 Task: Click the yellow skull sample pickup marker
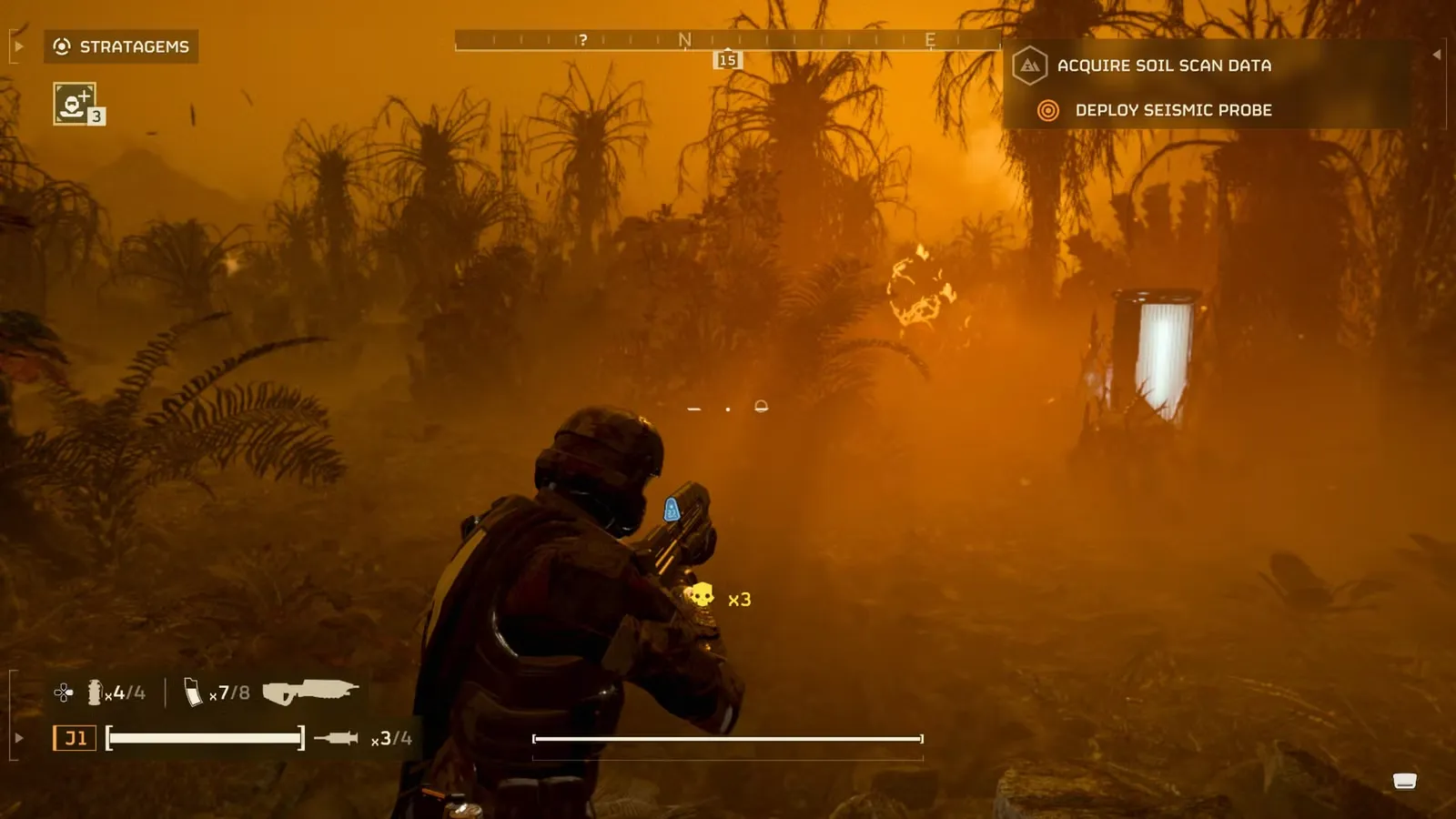click(x=700, y=596)
